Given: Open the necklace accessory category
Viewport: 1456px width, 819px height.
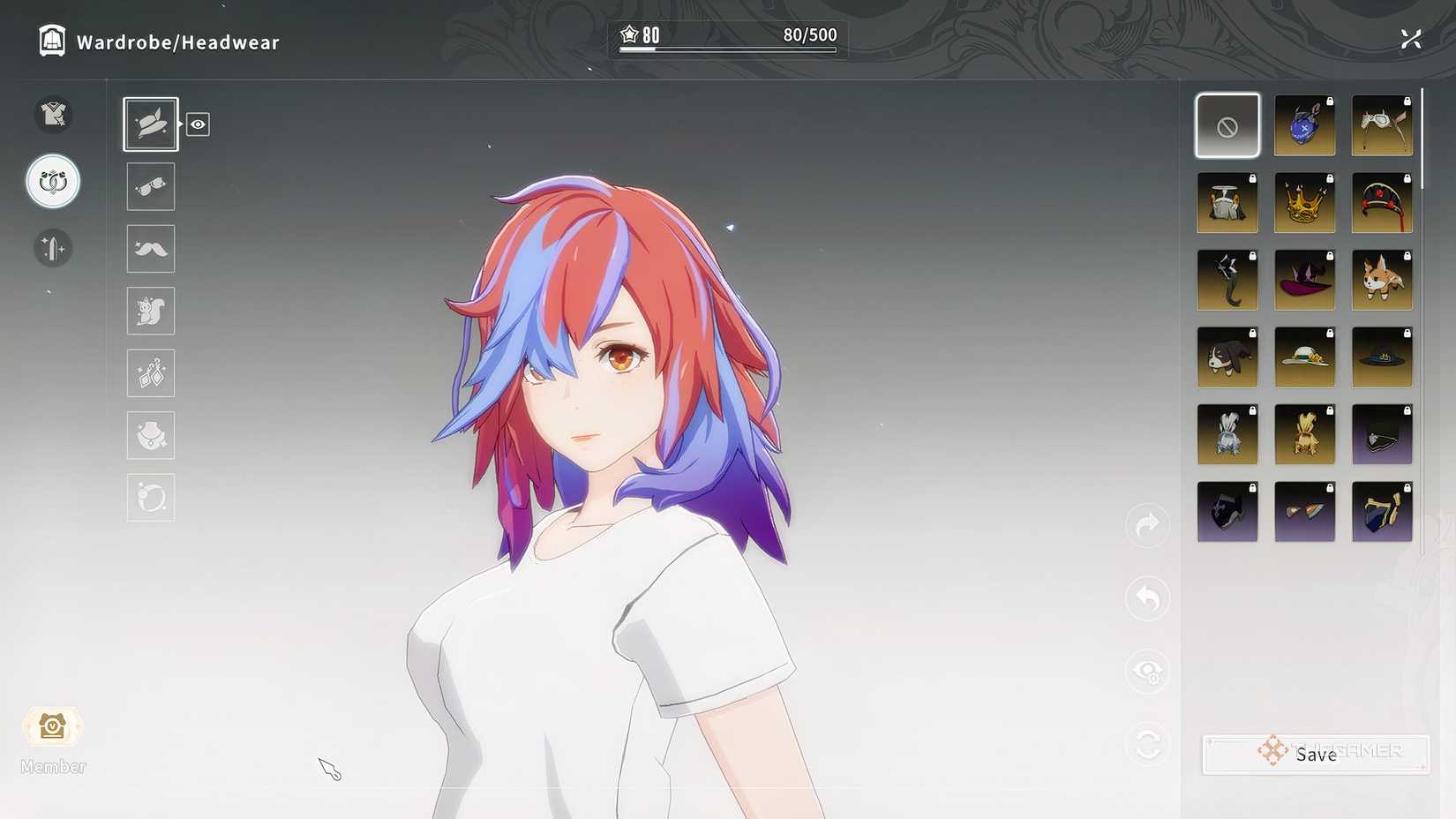Looking at the screenshot, I should click(150, 435).
